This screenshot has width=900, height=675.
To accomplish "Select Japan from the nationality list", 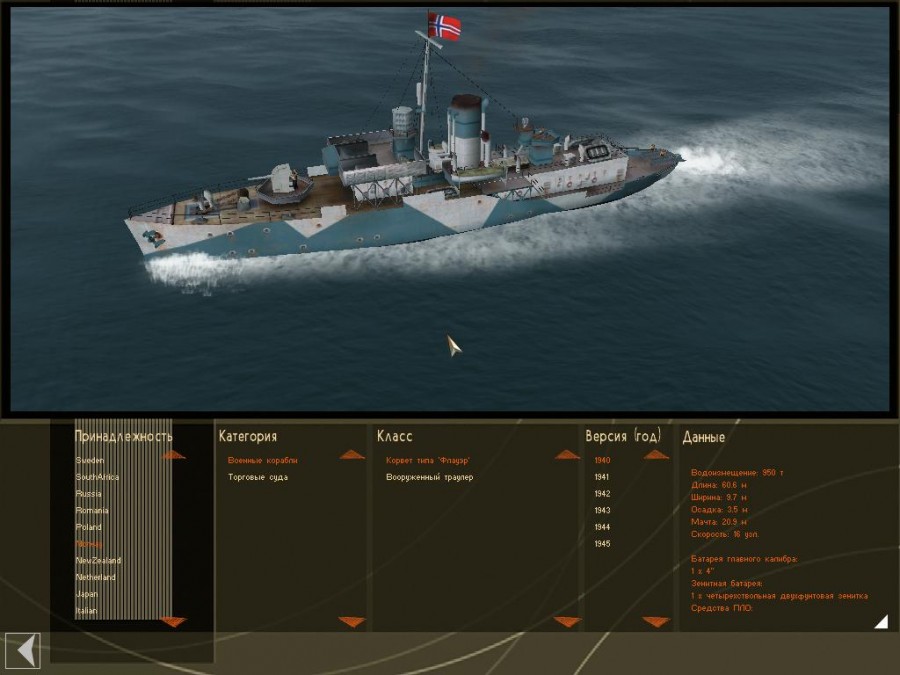I will 88,594.
